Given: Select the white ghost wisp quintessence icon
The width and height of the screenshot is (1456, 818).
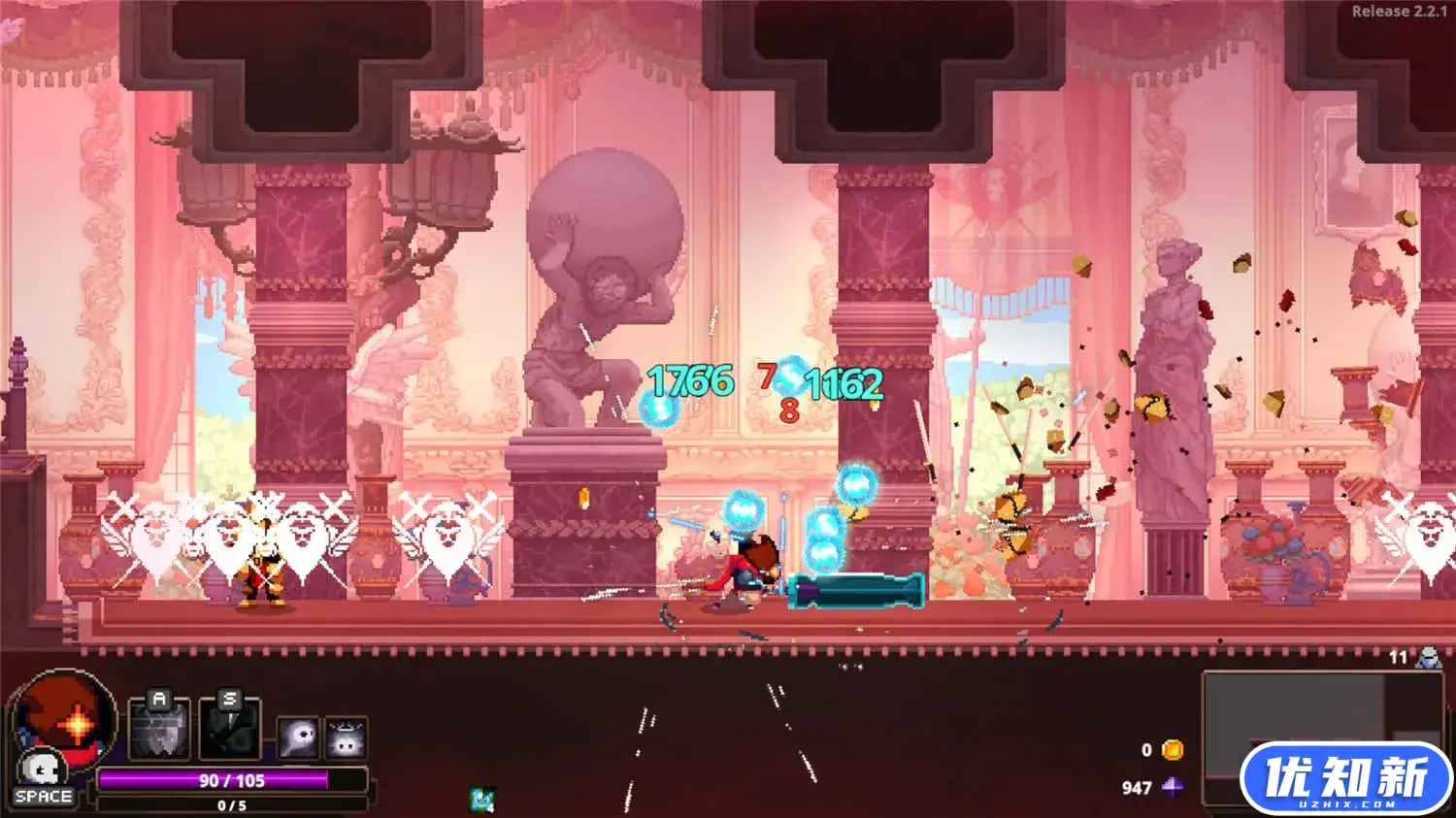Looking at the screenshot, I should (298, 738).
